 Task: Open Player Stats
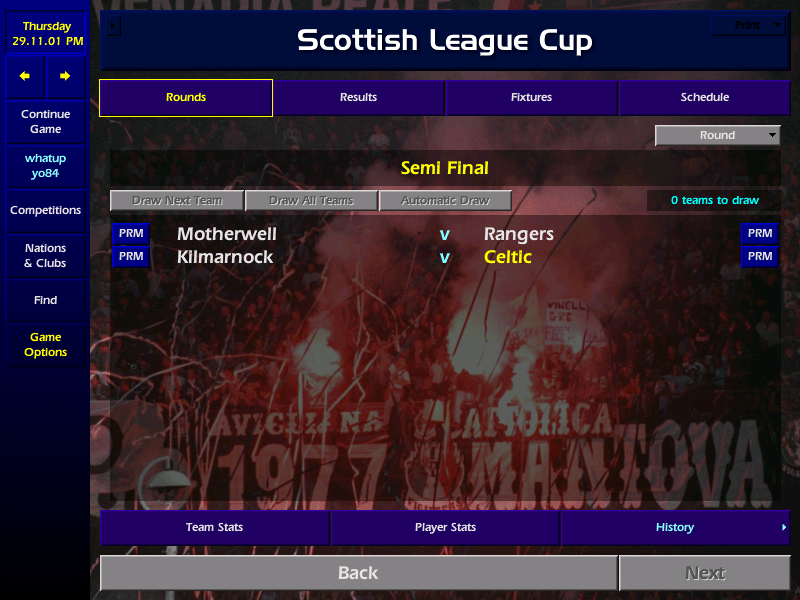pyautogui.click(x=445, y=528)
